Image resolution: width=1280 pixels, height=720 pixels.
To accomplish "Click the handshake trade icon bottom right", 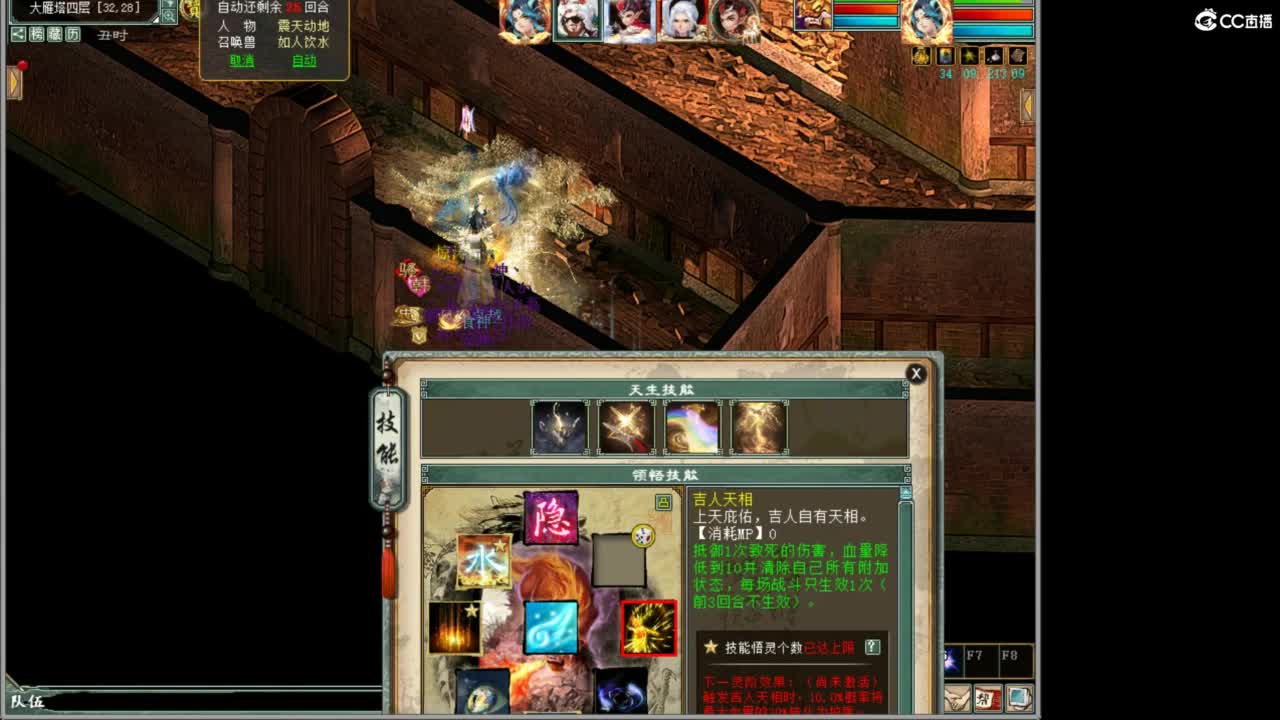I will 955,698.
